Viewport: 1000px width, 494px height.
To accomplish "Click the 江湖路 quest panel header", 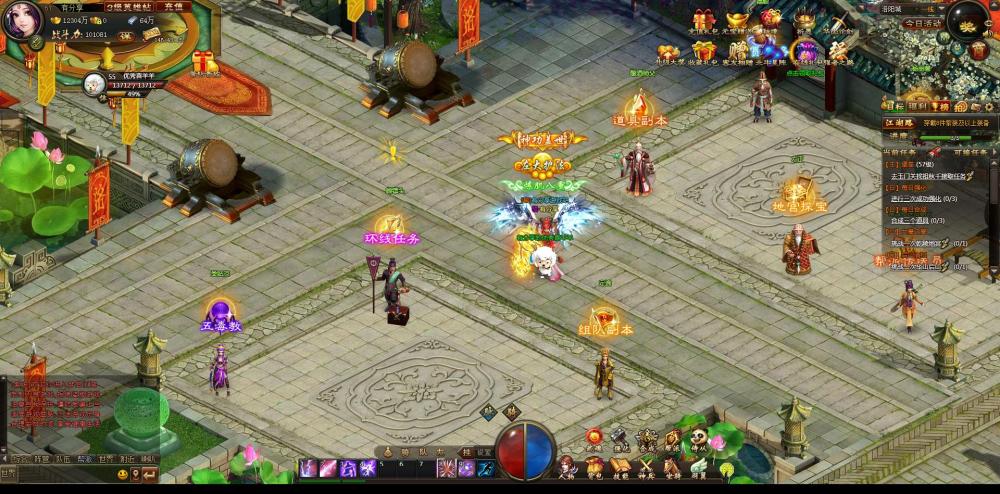I will point(899,122).
